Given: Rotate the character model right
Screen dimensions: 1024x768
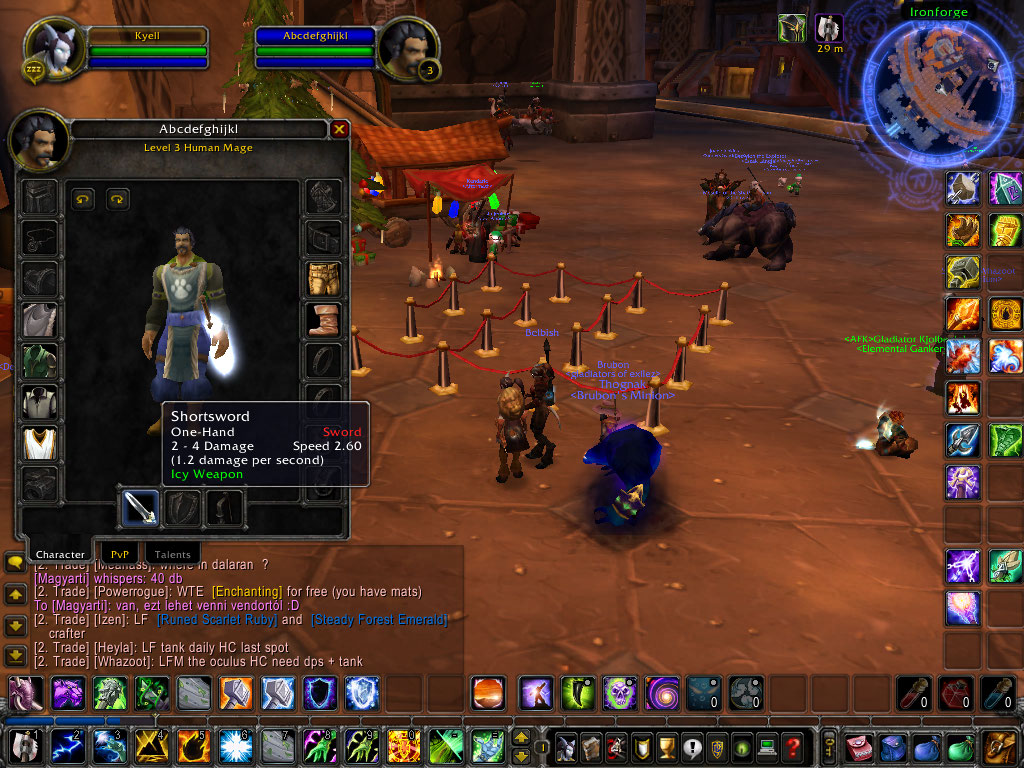Looking at the screenshot, I should [x=118, y=200].
